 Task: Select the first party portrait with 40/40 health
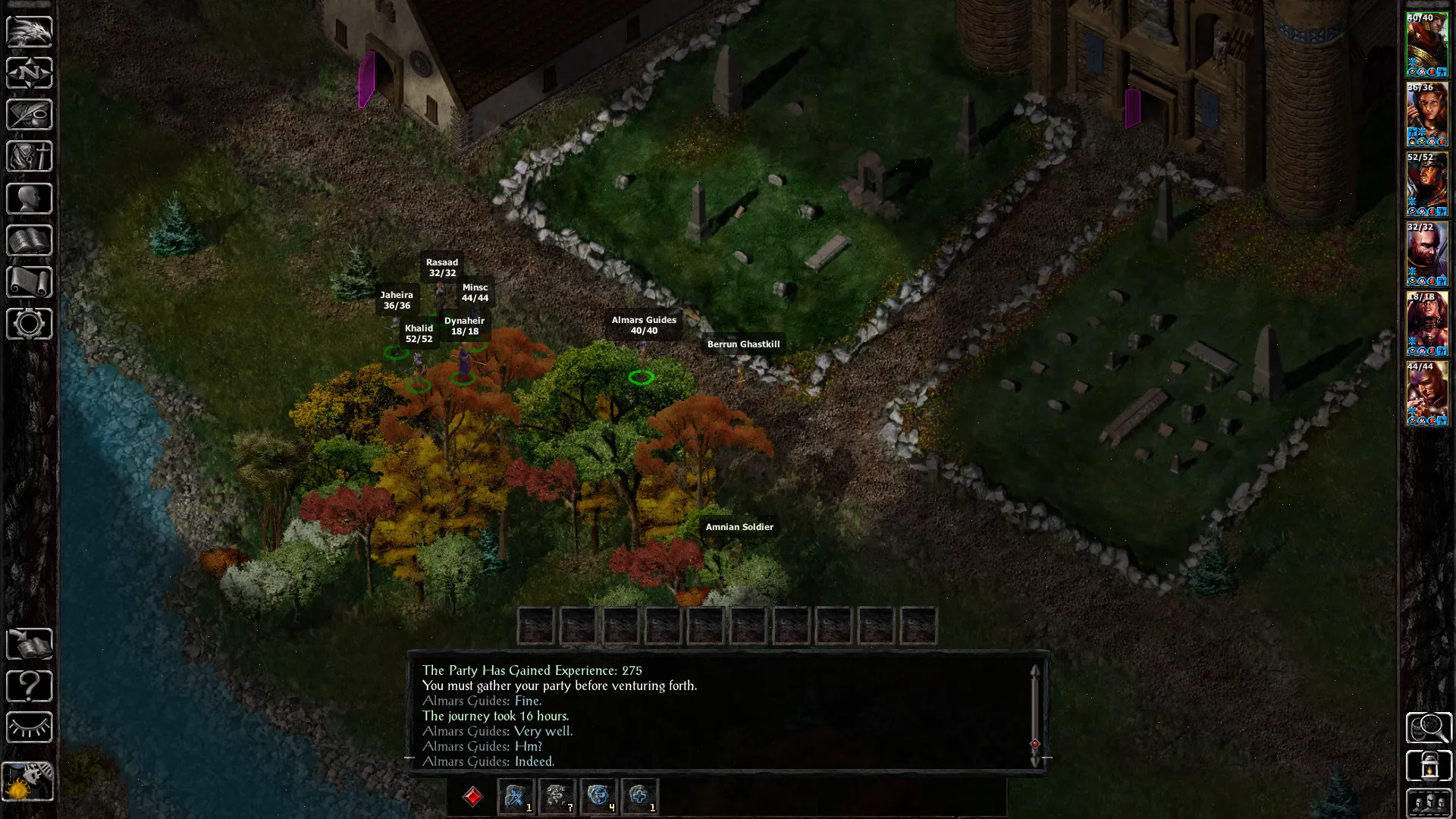tap(1427, 45)
